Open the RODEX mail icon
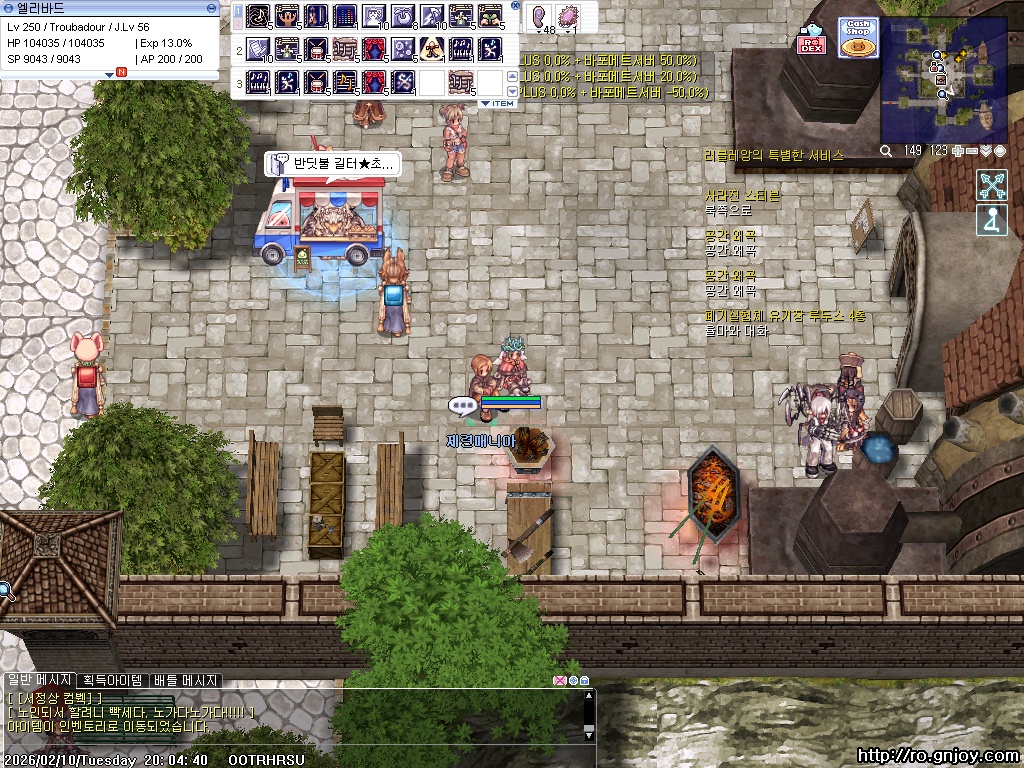1024x768 pixels. (x=811, y=40)
